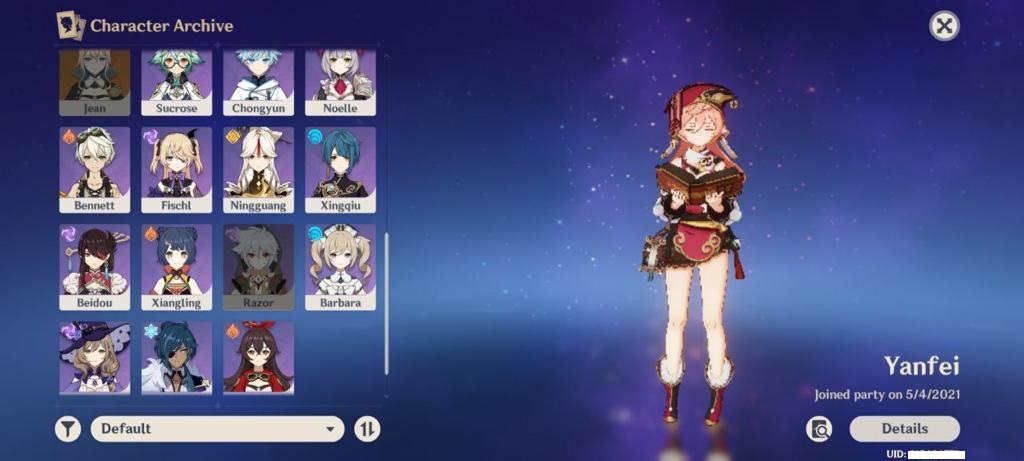
Task: Choose the Ningguang portrait
Action: [258, 168]
